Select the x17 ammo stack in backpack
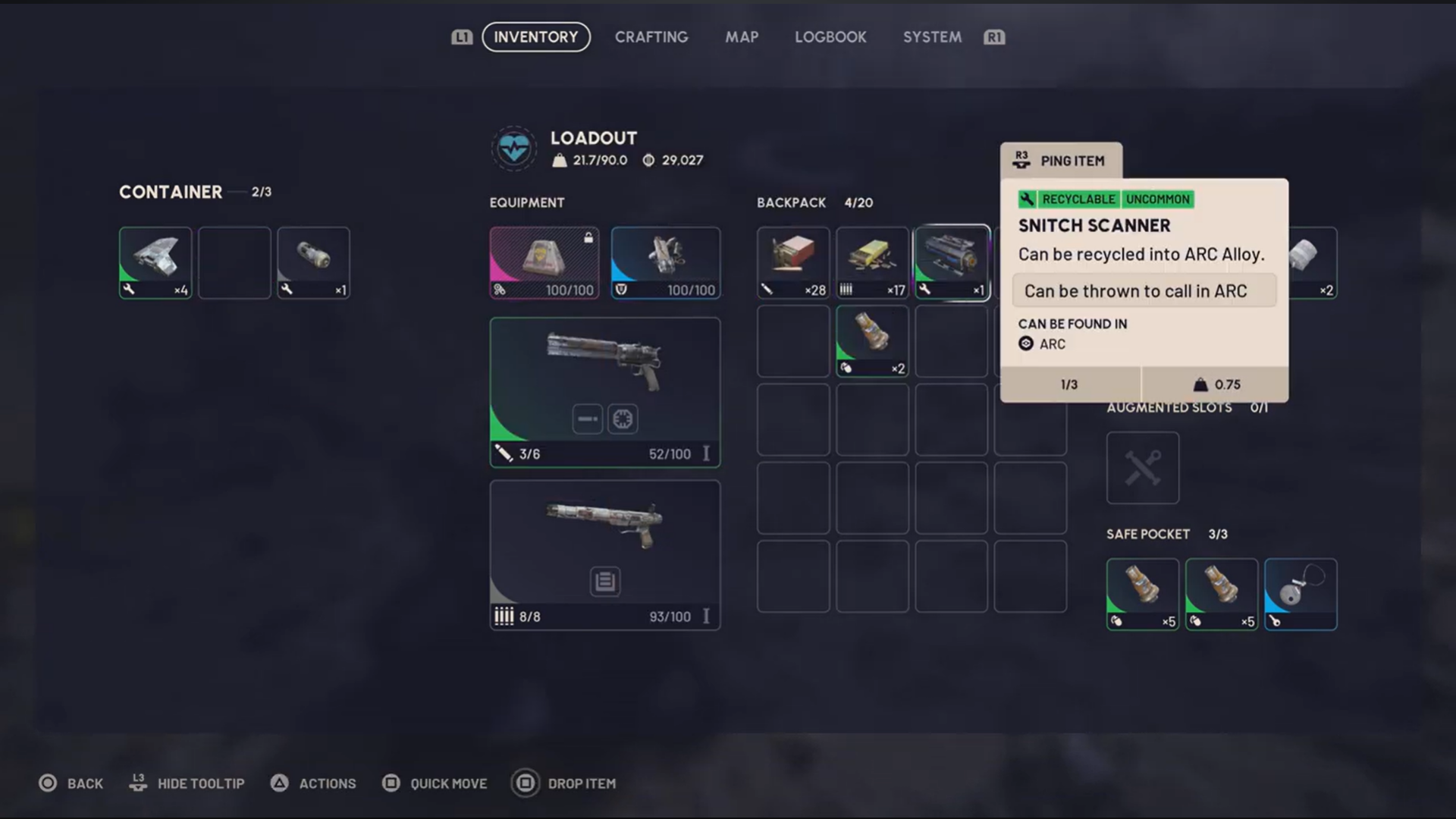Screen dimensions: 1456x819 [871, 262]
